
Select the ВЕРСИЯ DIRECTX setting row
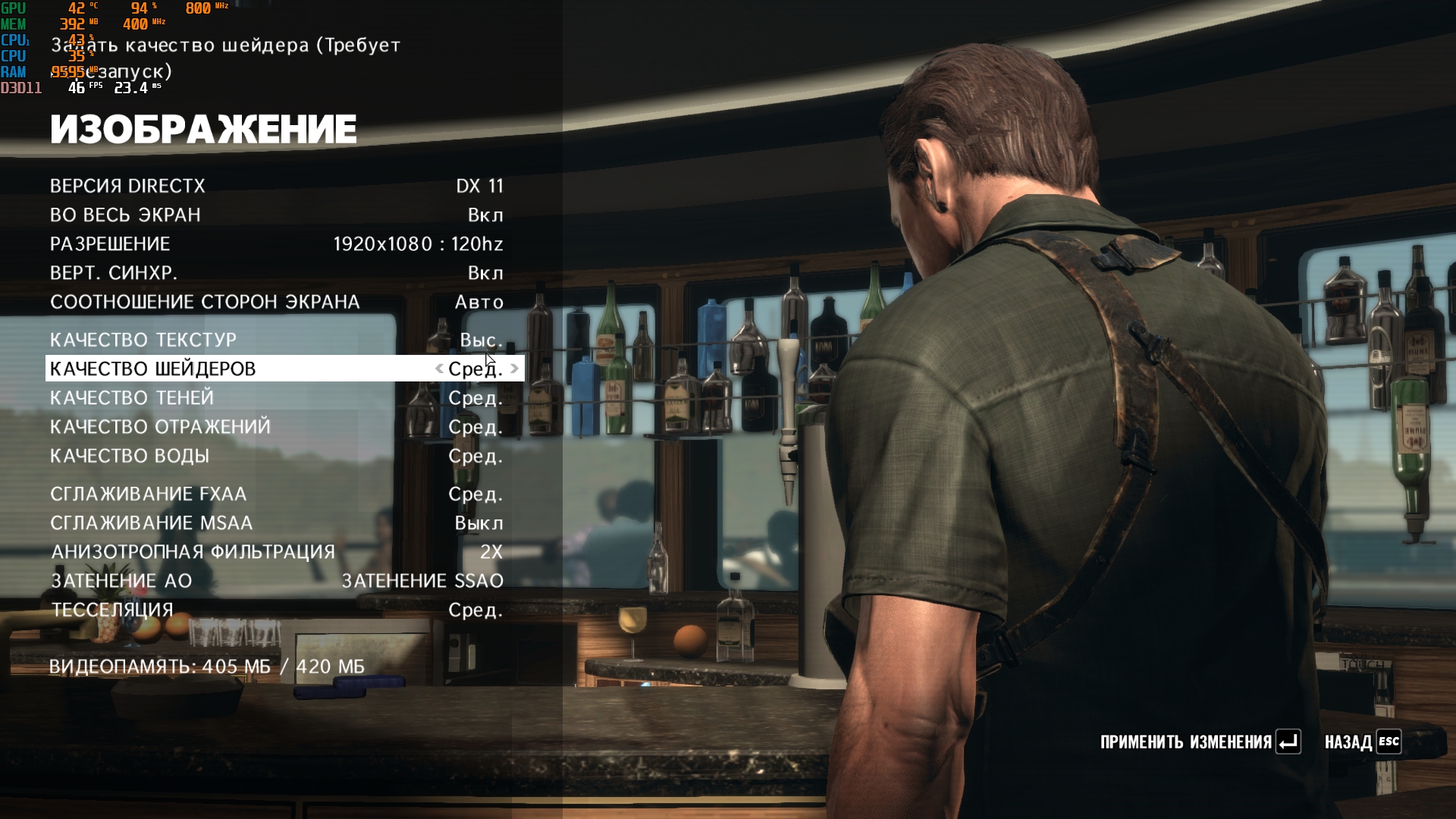point(277,186)
